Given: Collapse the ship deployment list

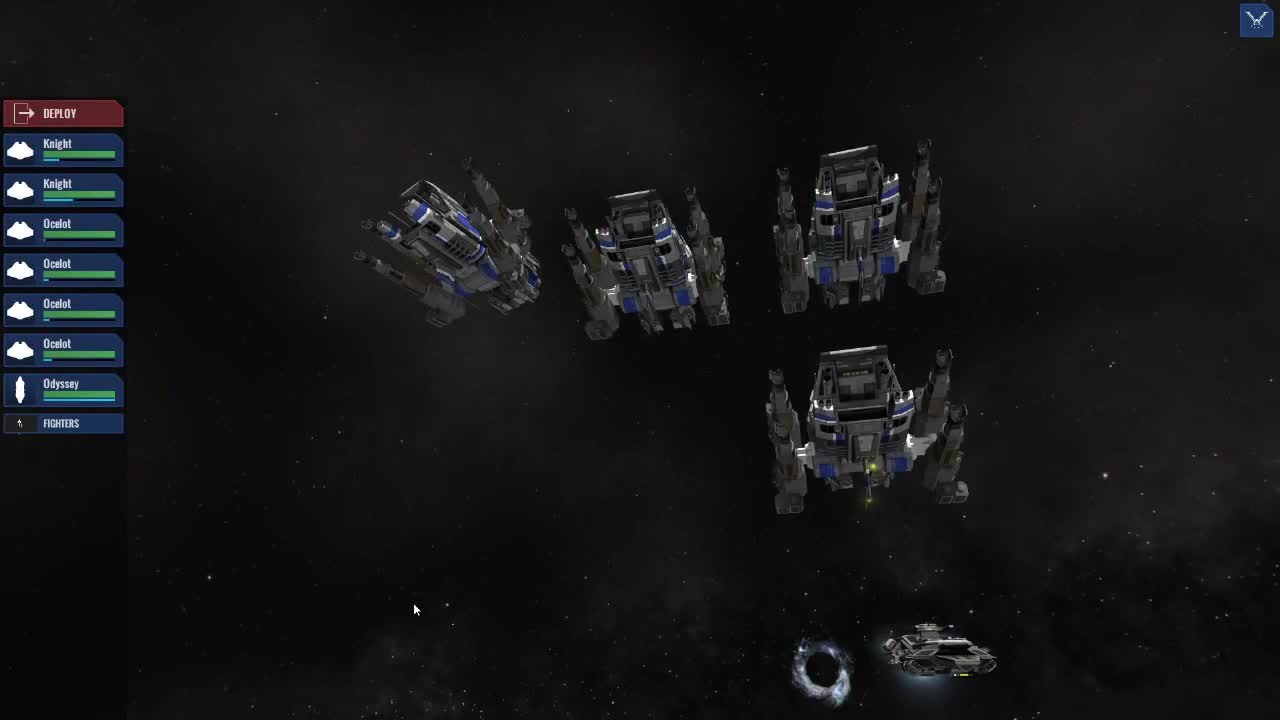Looking at the screenshot, I should pyautogui.click(x=63, y=113).
